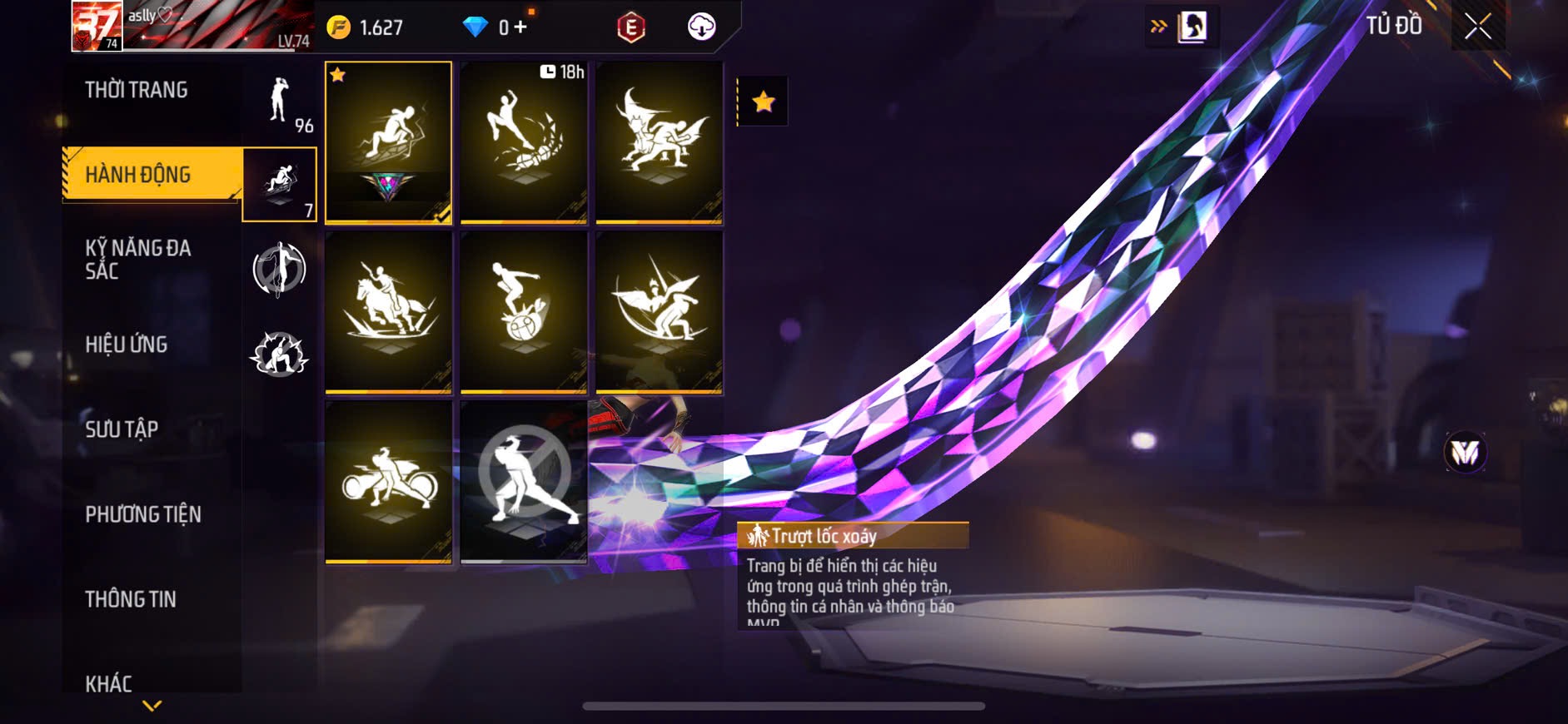Switch to the THỜI TRANG category
This screenshot has width=1568, height=724.
[x=137, y=90]
